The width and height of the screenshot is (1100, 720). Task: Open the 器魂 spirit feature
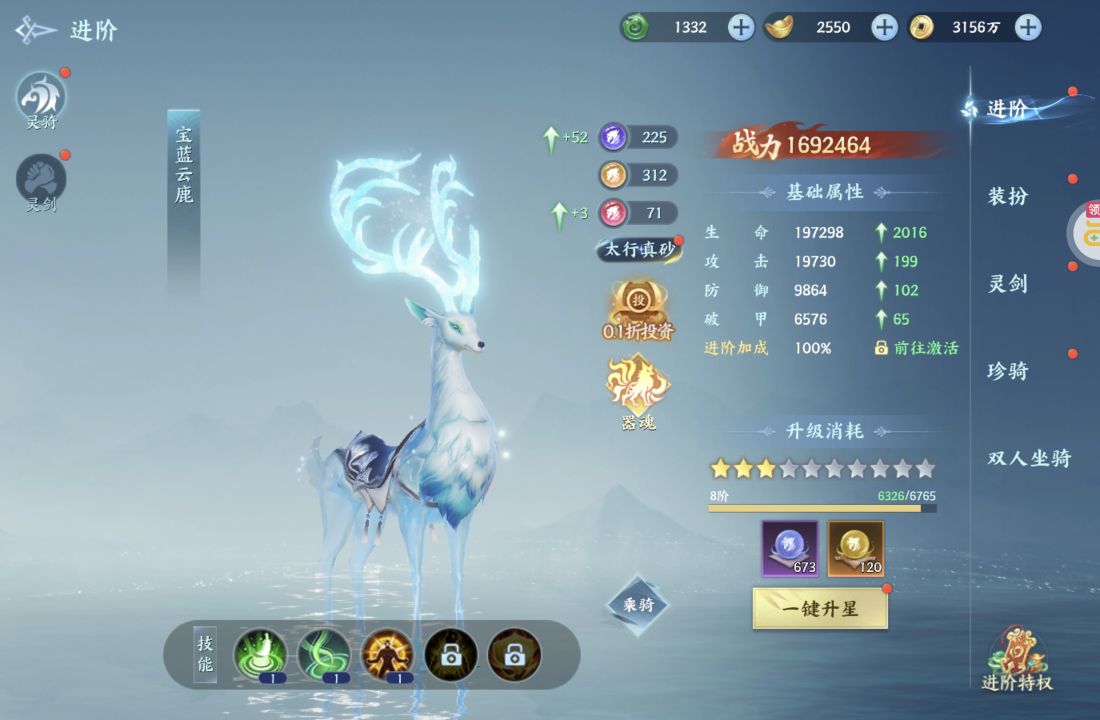coord(639,390)
